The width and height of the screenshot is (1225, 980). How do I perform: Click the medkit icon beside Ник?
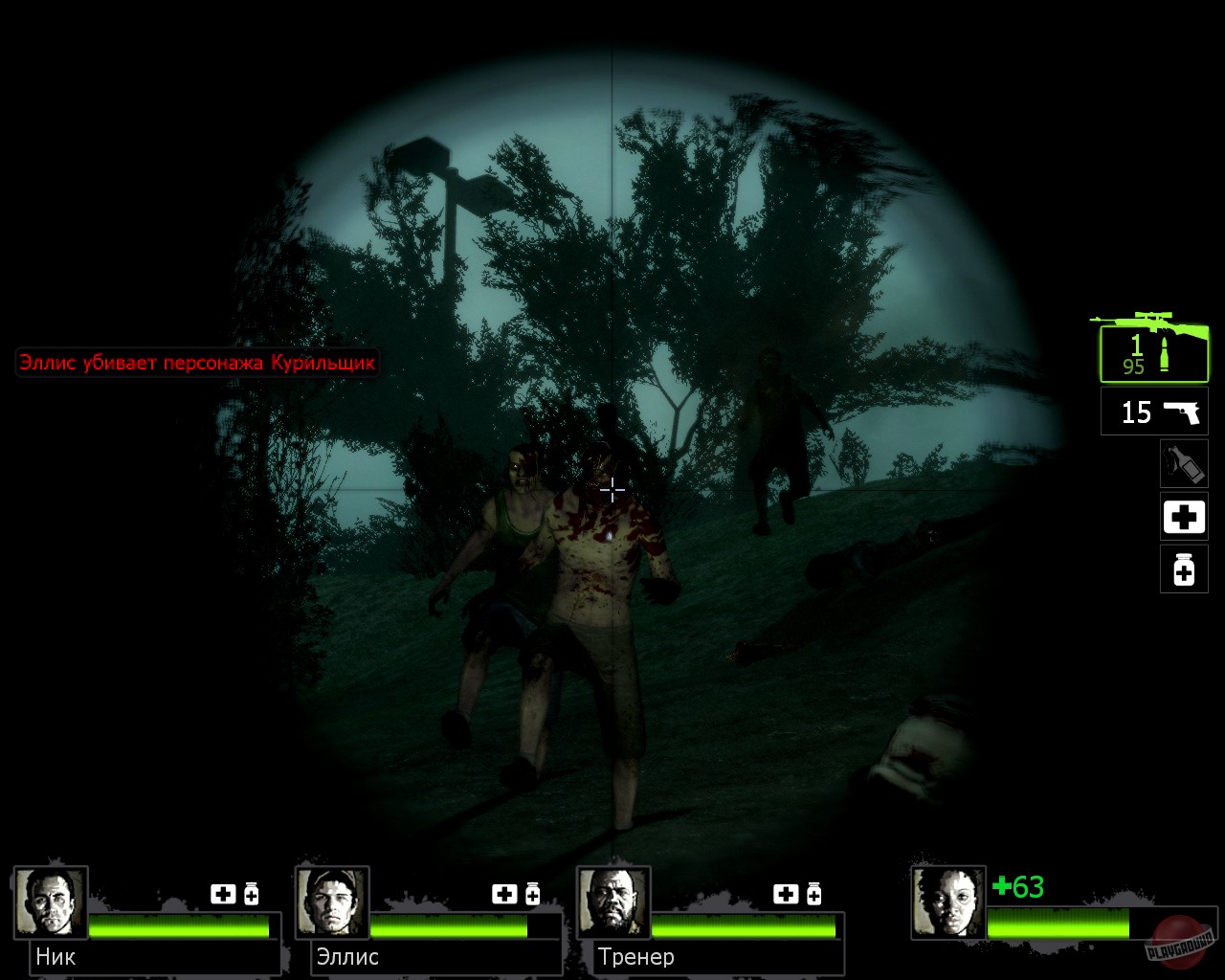tap(224, 895)
